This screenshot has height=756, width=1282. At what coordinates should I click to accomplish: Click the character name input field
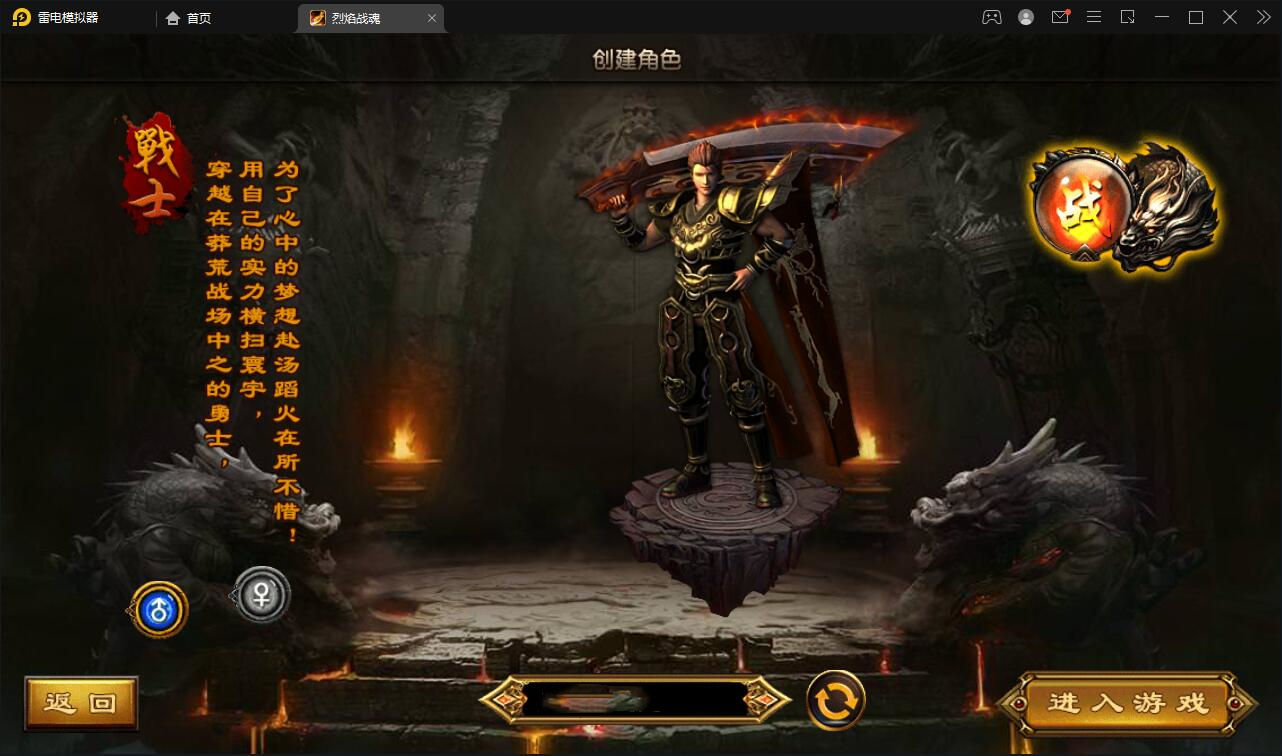click(637, 701)
